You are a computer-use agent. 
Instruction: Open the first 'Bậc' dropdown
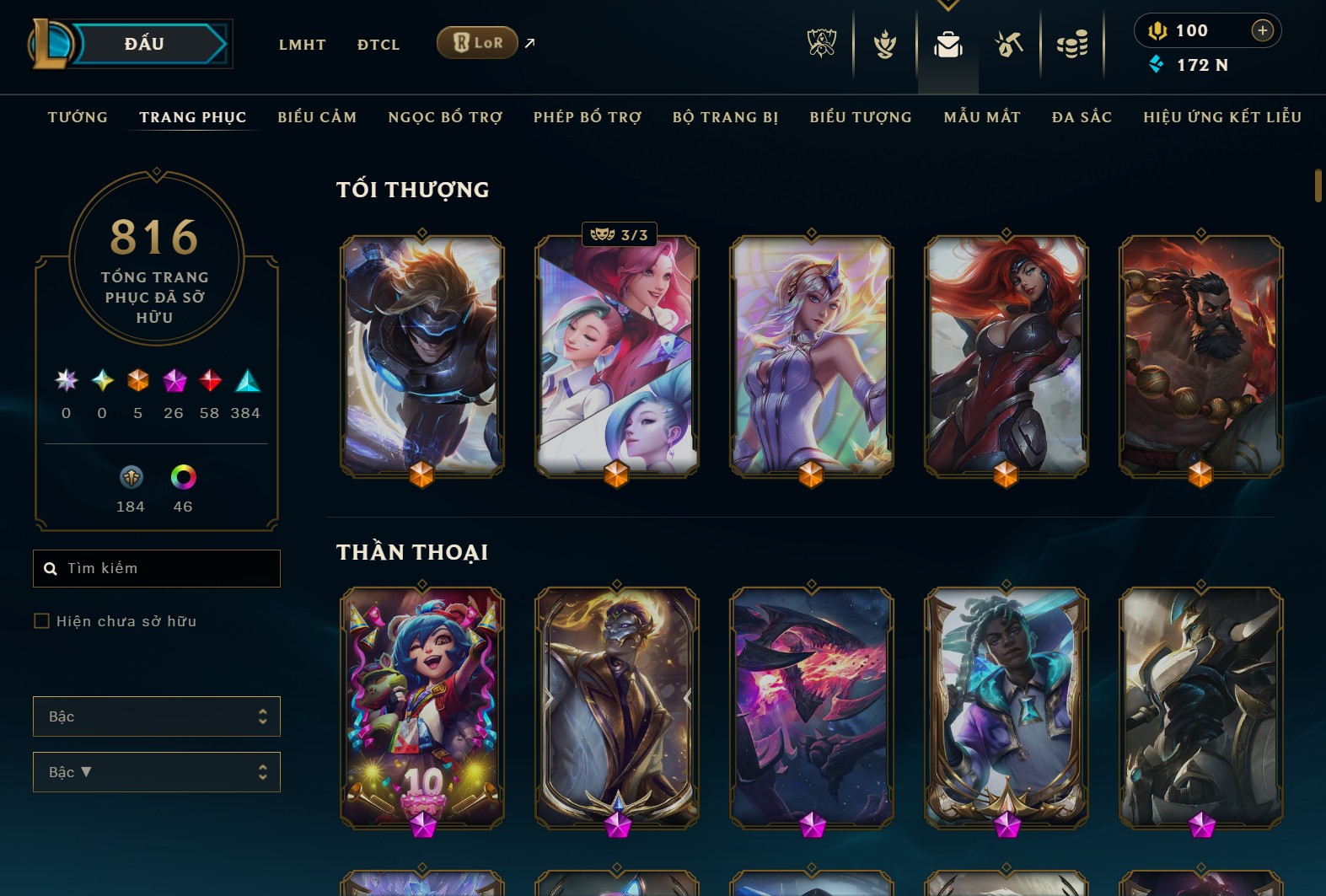156,716
